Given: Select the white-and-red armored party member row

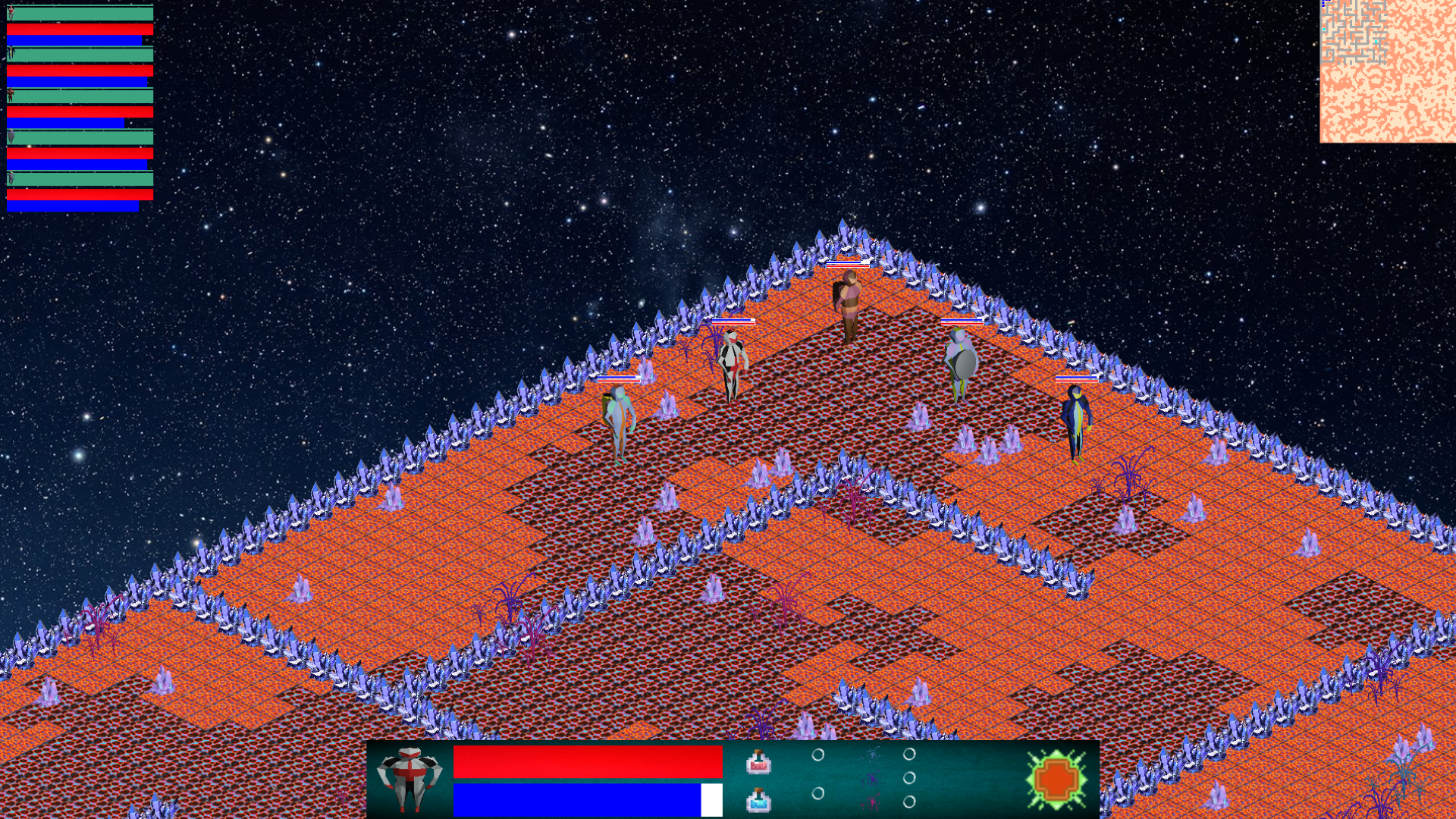Looking at the screenshot, I should [x=80, y=14].
